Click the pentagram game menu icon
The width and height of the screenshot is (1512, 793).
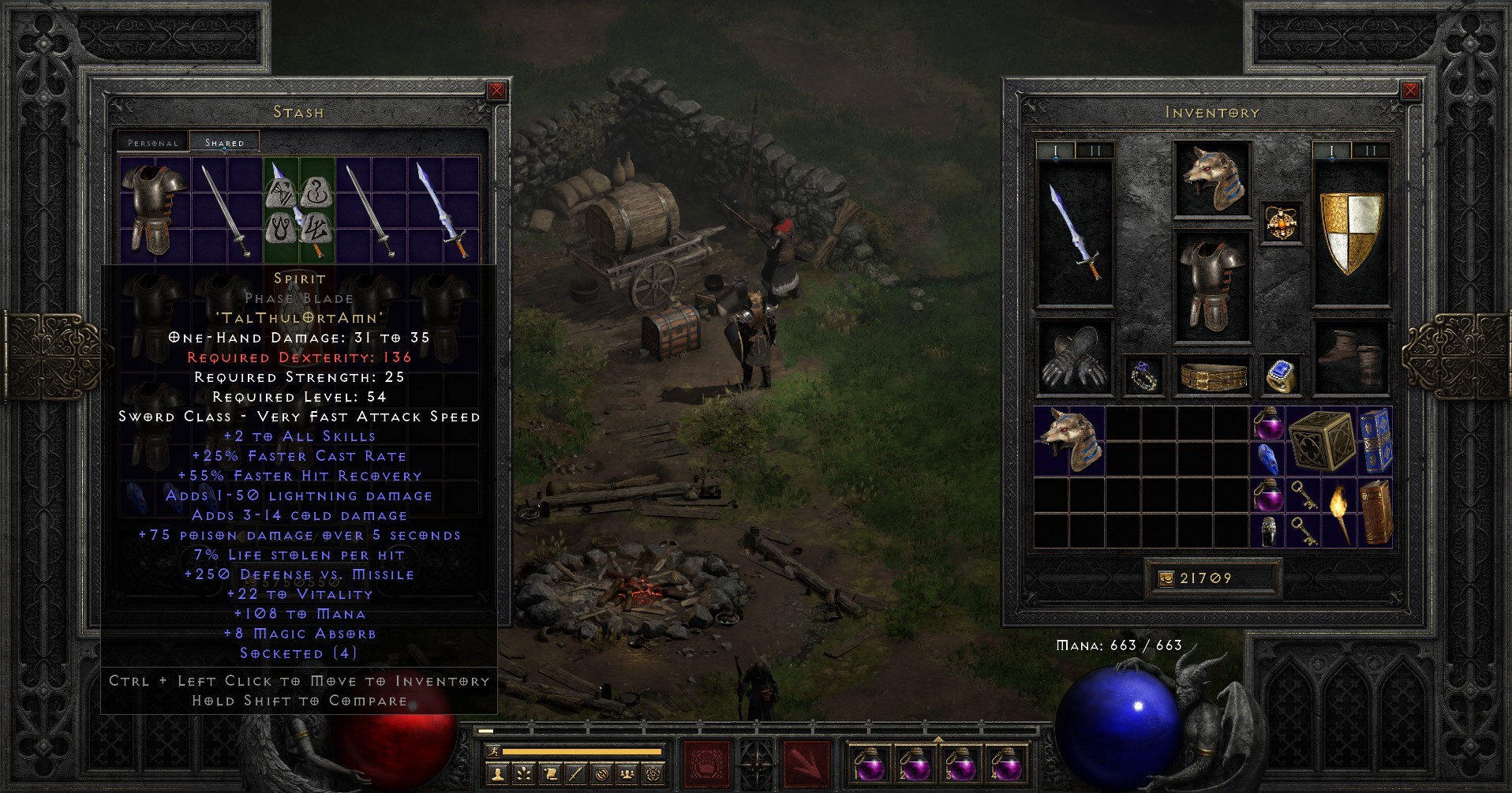pos(652,775)
